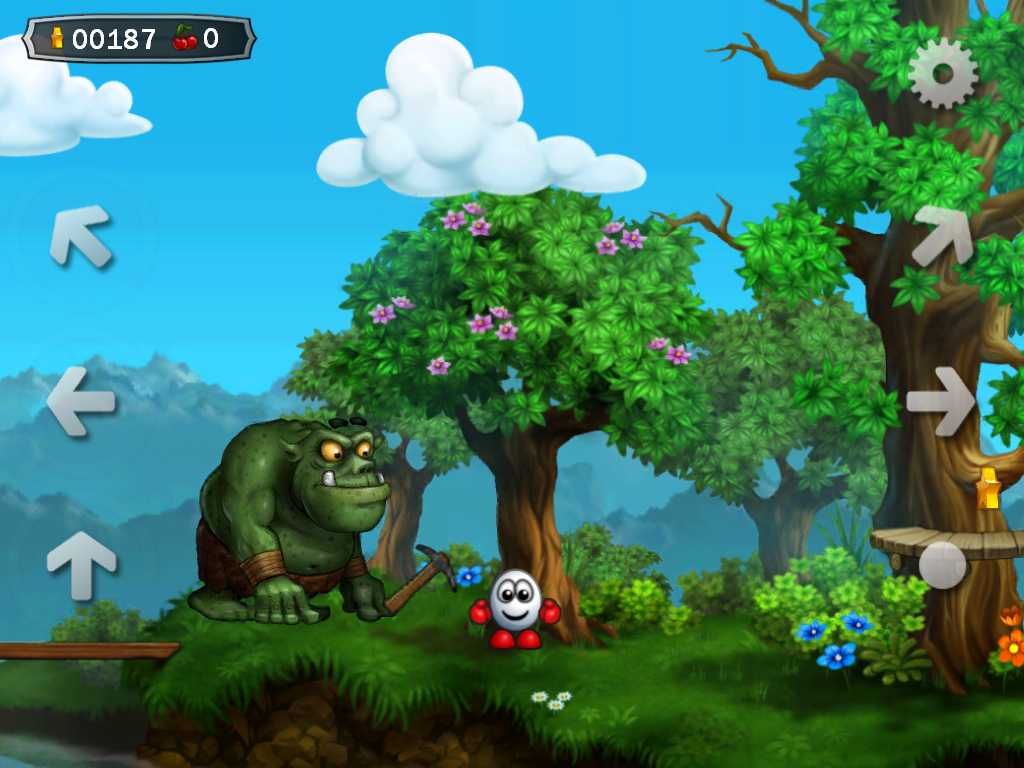The image size is (1024, 768).
Task: Open settings with the gear icon
Action: (942, 73)
